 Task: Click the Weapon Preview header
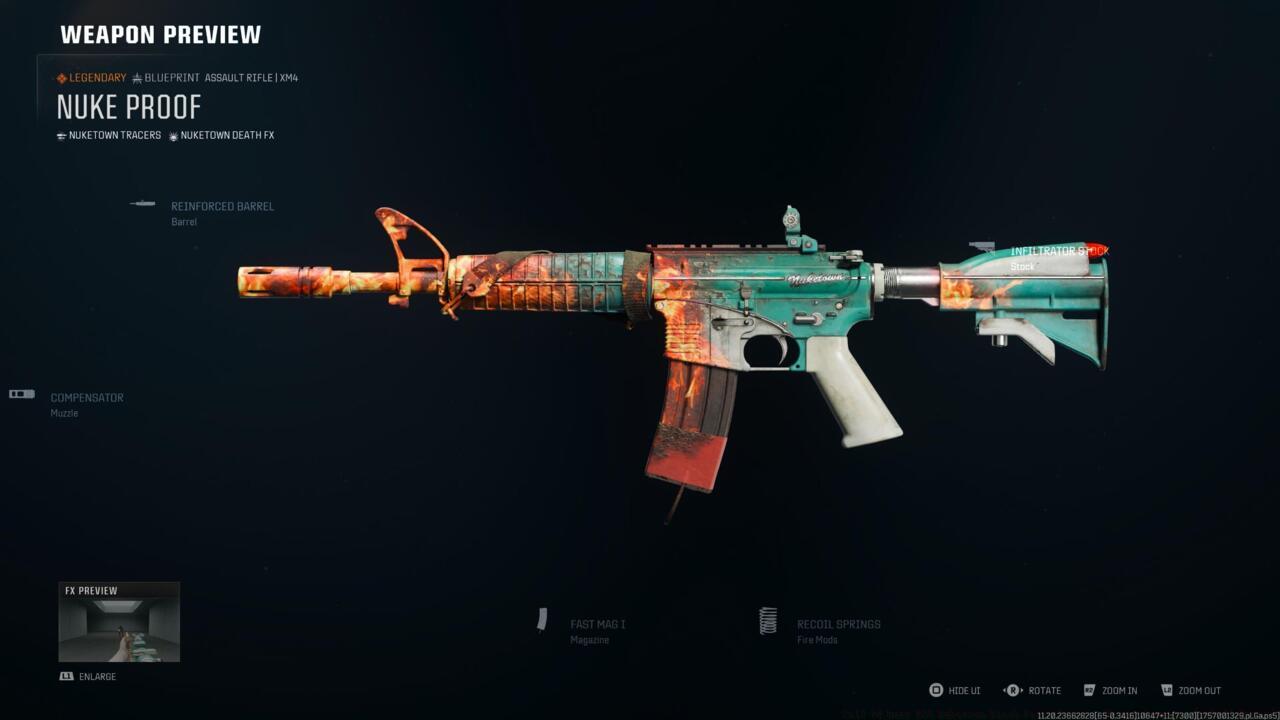[x=159, y=33]
